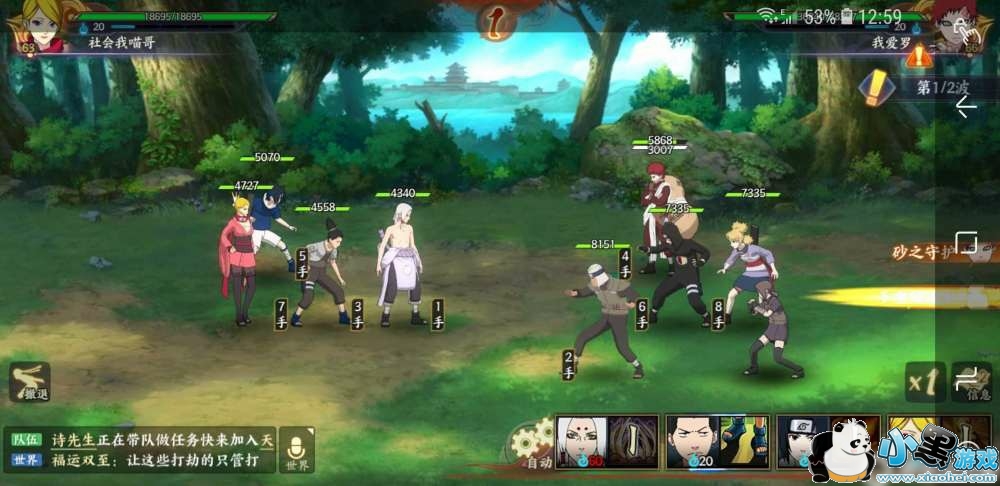Click the orange warning triangle icon
The image size is (1000, 486).
[x=918, y=55]
